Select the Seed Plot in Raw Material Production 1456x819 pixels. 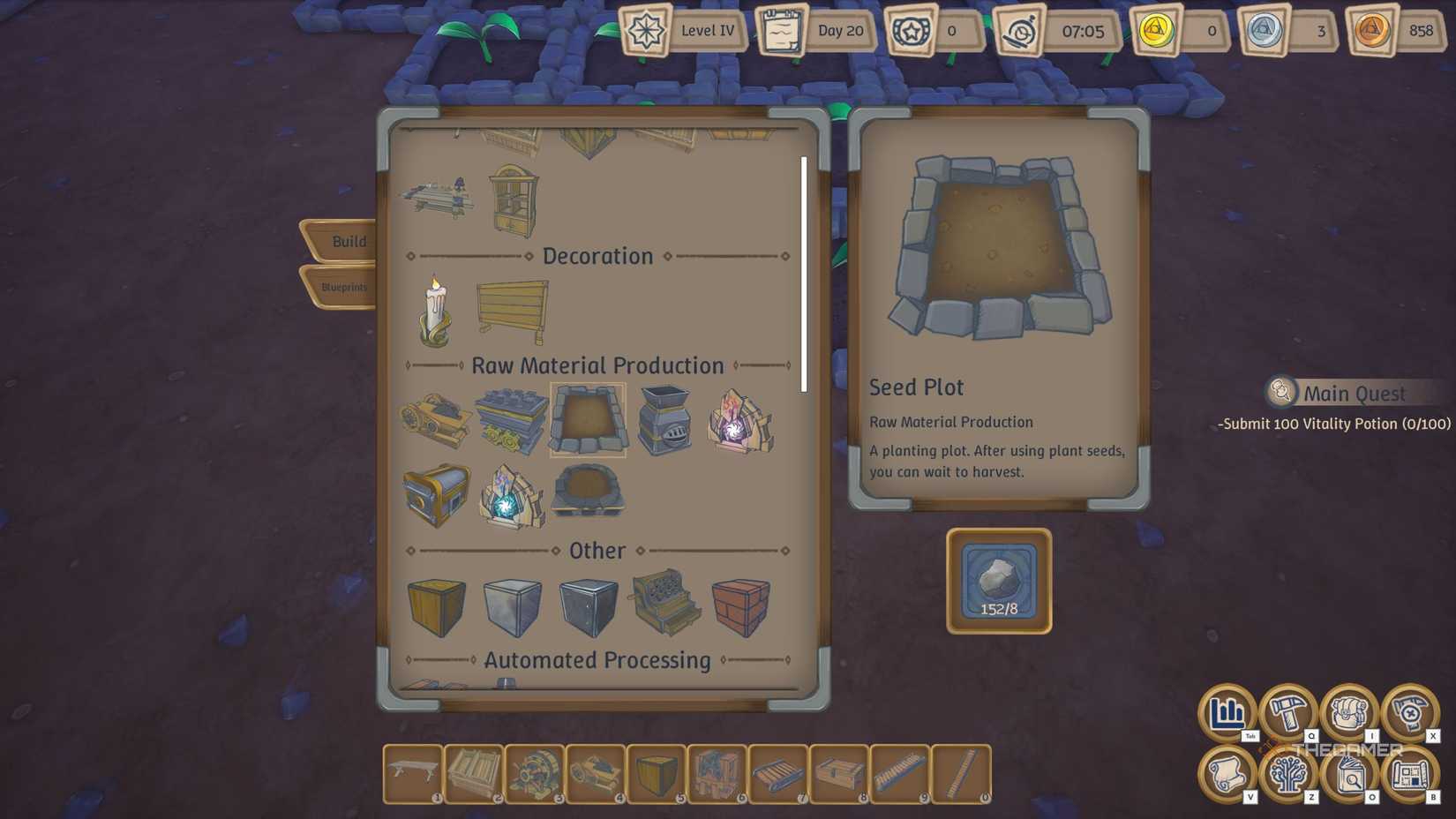pos(588,422)
